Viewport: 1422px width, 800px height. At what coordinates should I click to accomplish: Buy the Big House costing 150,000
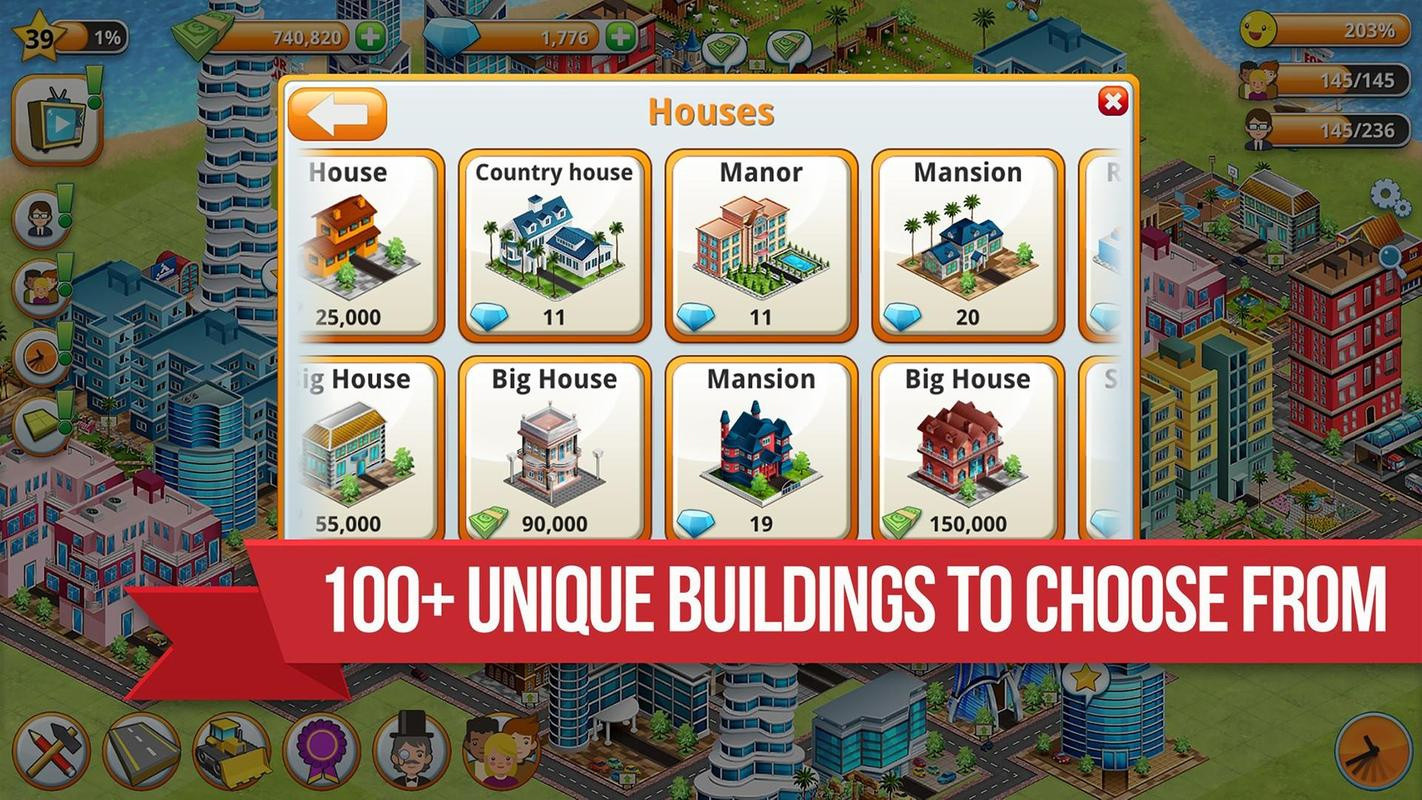click(967, 450)
